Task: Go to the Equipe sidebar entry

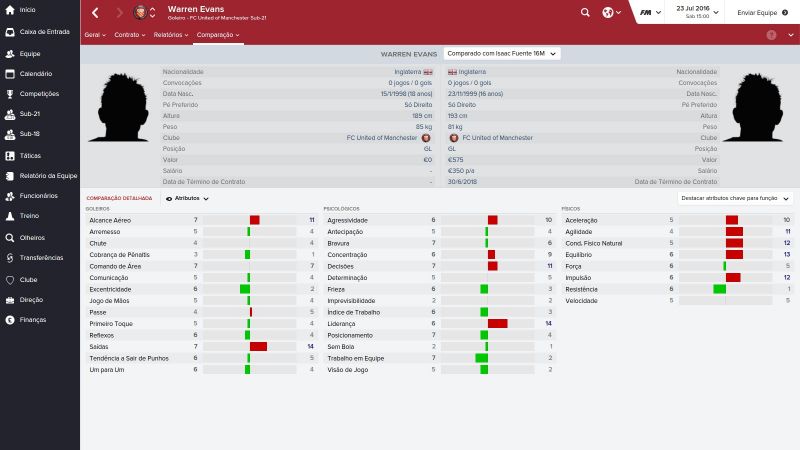Action: click(x=30, y=53)
